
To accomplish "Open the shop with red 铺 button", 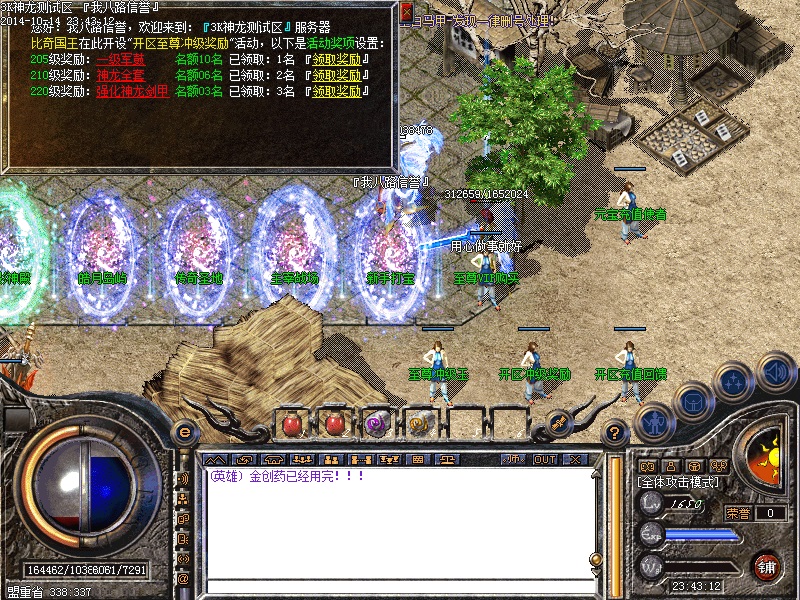I will pyautogui.click(x=768, y=566).
